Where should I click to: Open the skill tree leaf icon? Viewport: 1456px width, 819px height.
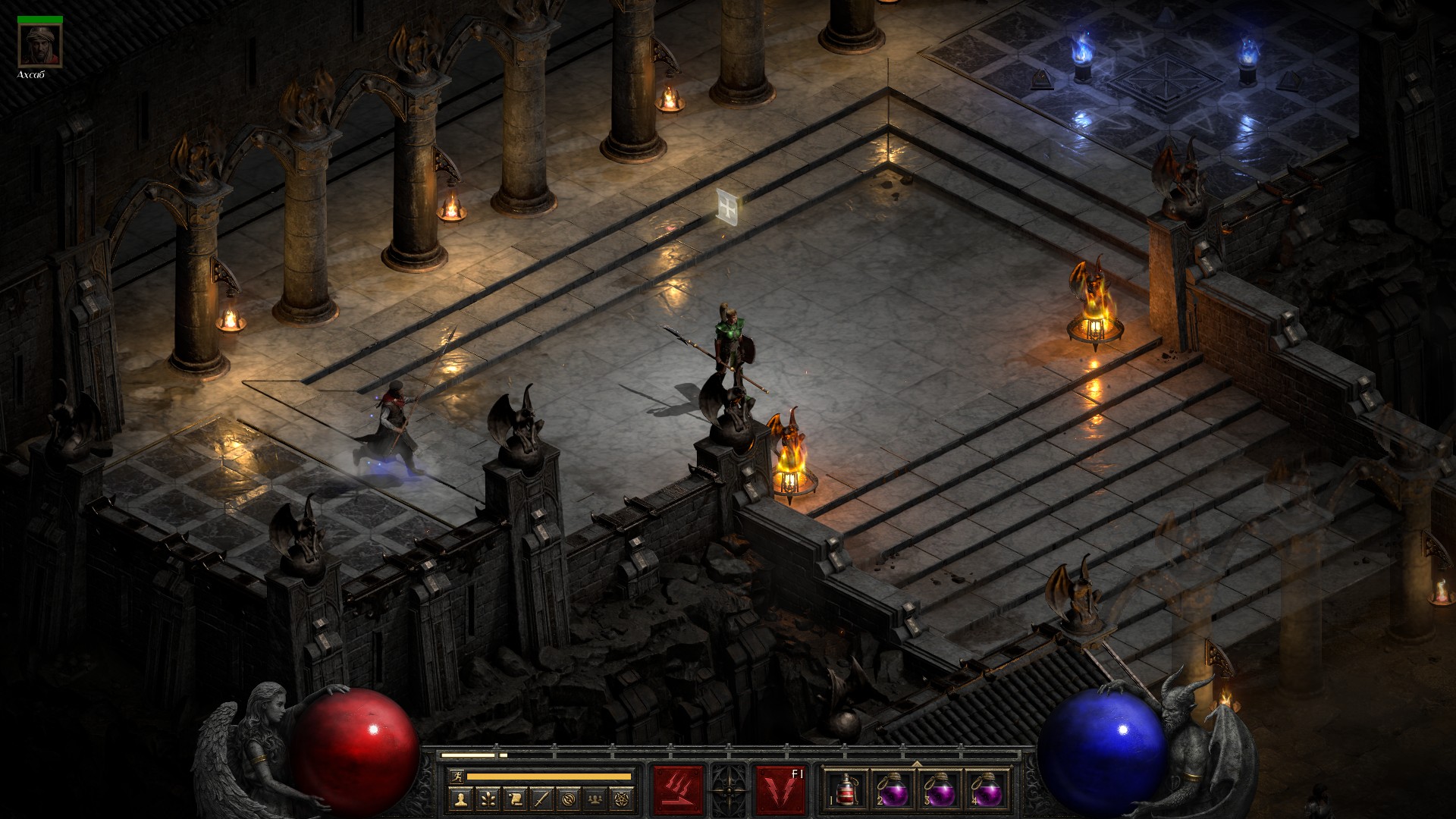[x=488, y=799]
